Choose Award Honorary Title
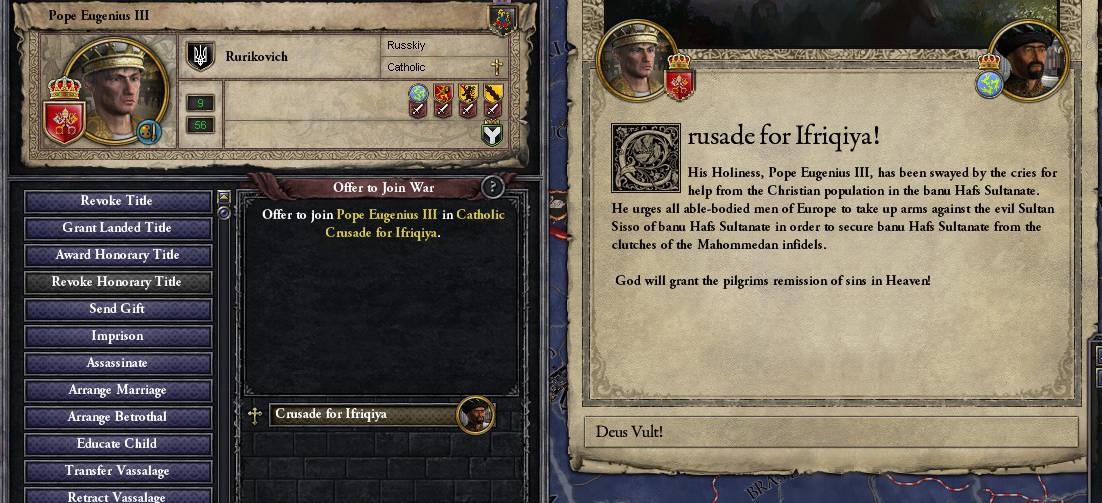Image resolution: width=1102 pixels, height=503 pixels. (x=117, y=255)
